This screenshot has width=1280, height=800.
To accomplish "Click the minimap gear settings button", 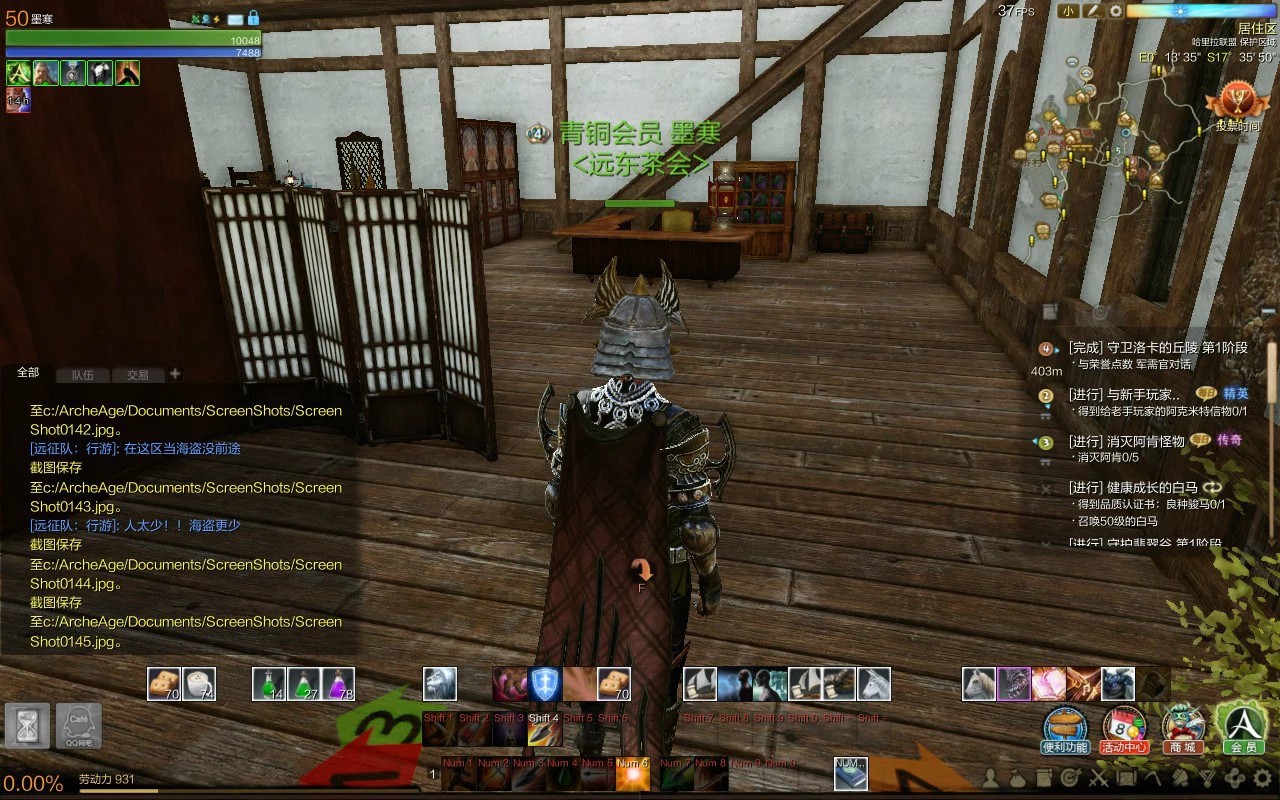I will pos(1116,11).
